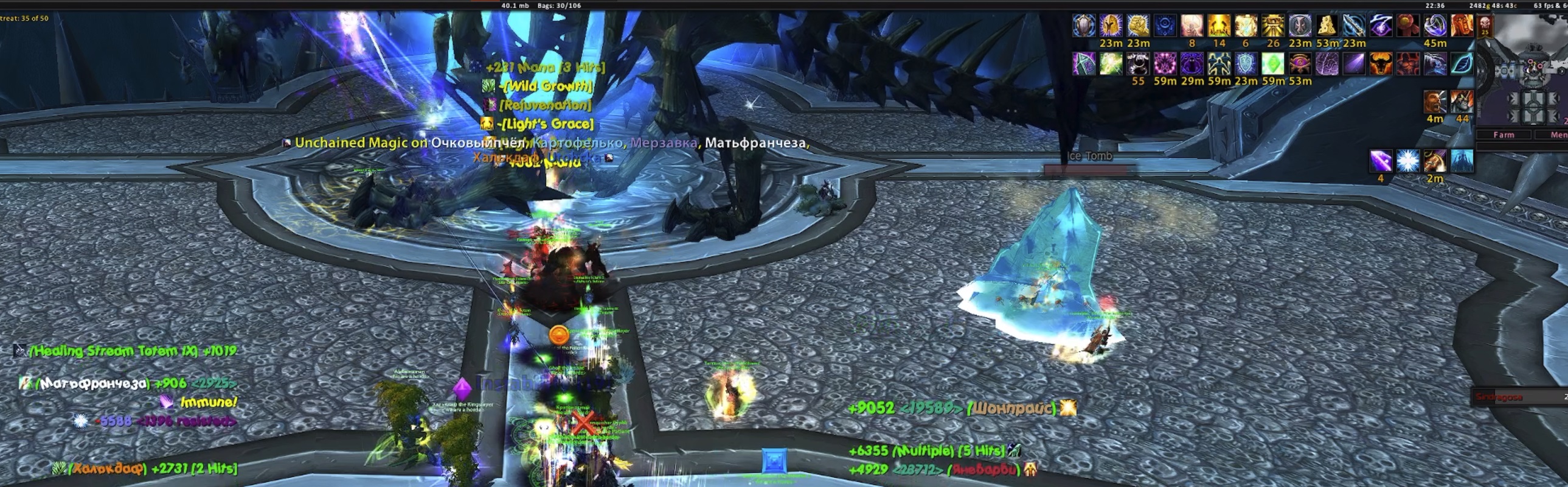
Task: Click the 25-player skull raid difficulty flag
Action: [x=1485, y=26]
